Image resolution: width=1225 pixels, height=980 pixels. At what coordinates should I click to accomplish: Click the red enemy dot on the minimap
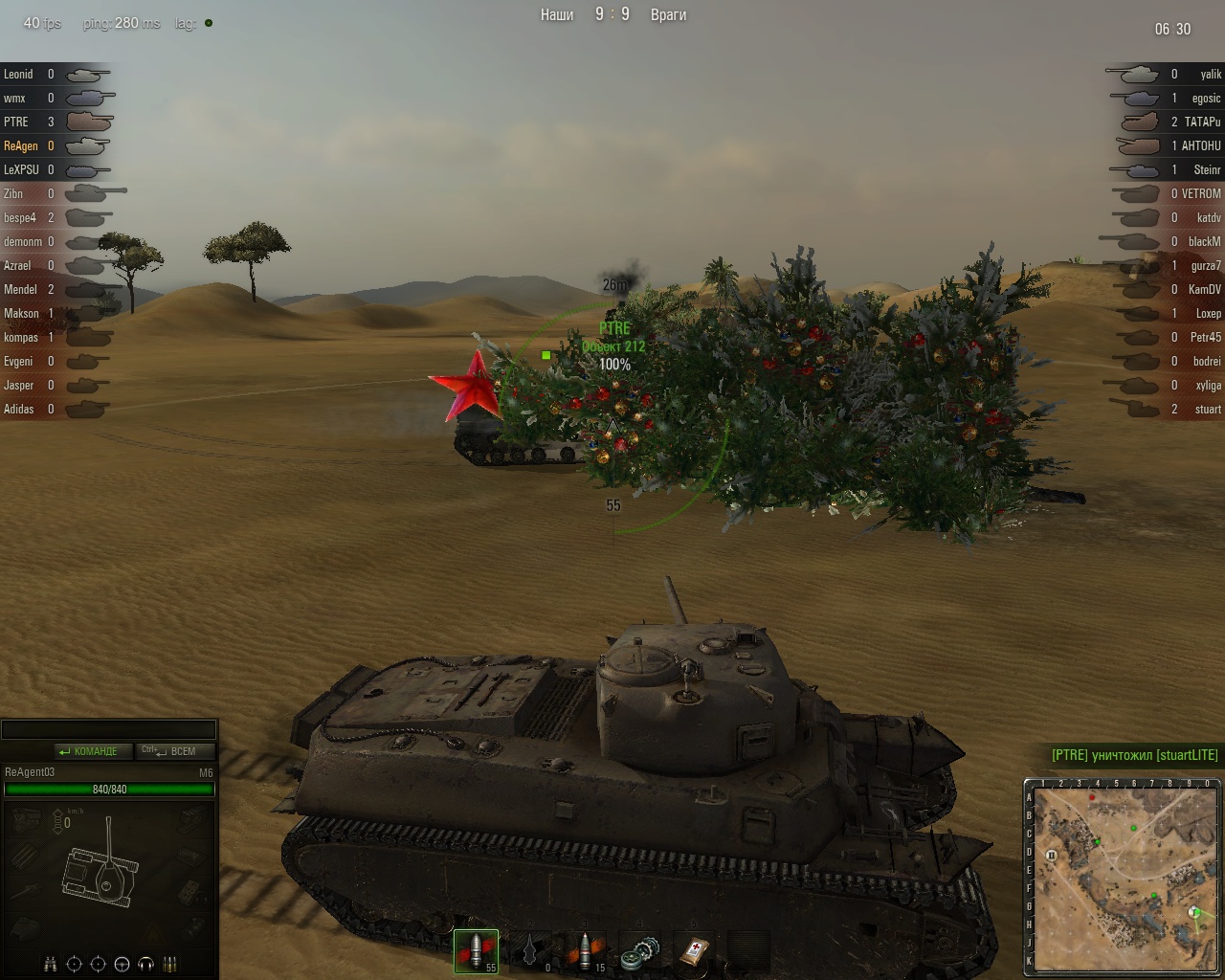(x=1091, y=796)
